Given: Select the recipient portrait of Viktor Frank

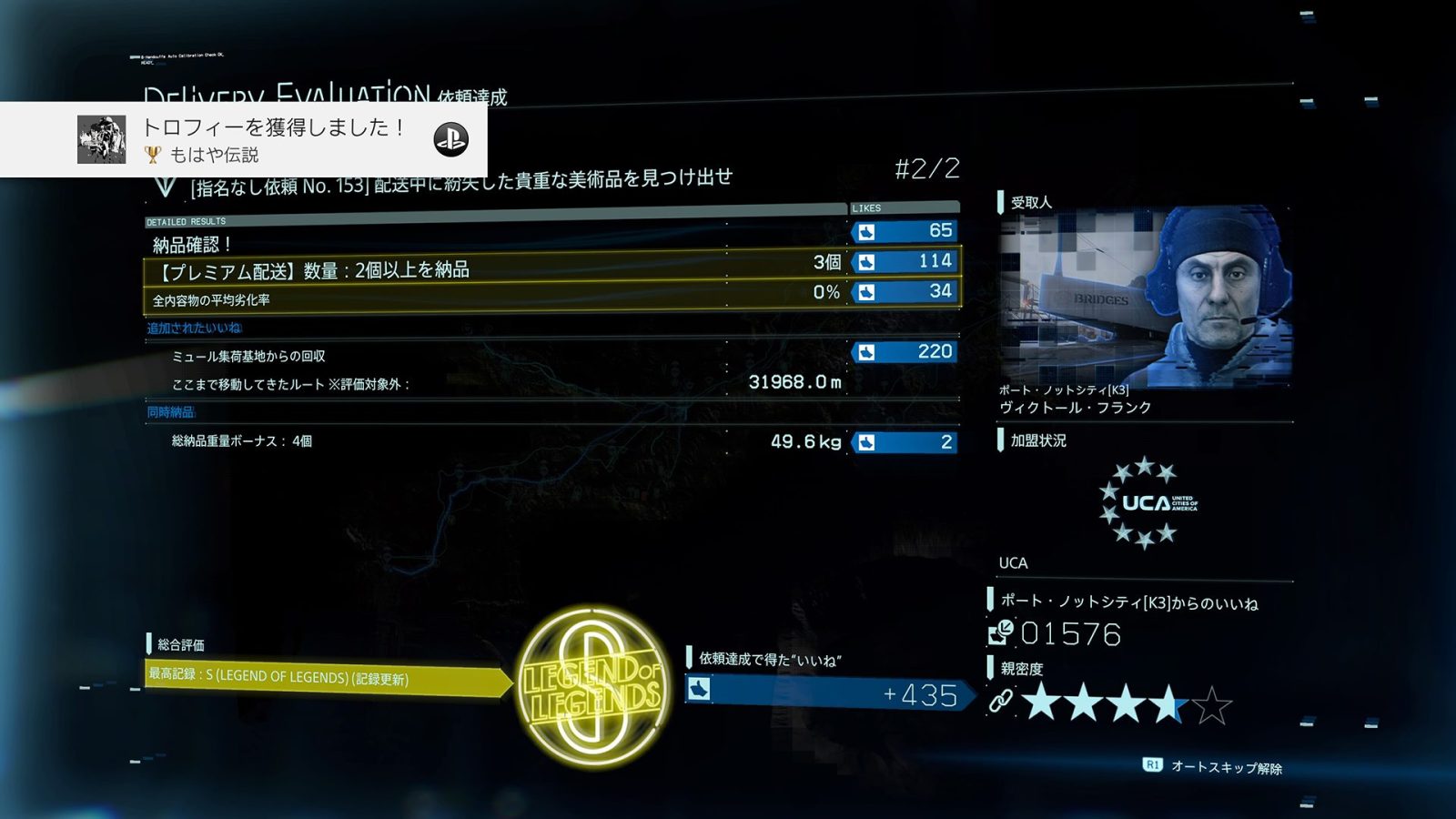Looking at the screenshot, I should point(1145,296).
